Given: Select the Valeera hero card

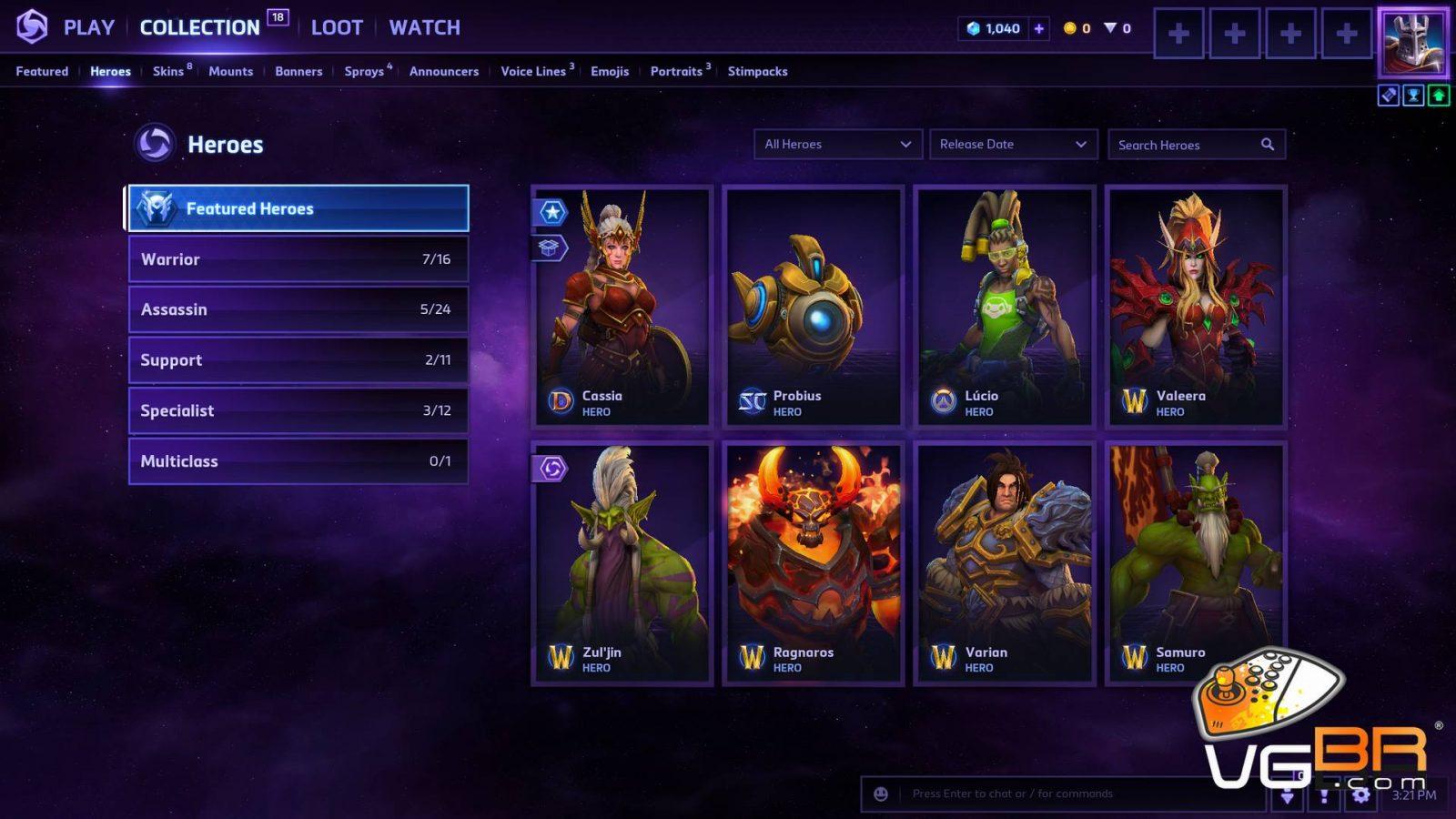Looking at the screenshot, I should pos(1196,307).
